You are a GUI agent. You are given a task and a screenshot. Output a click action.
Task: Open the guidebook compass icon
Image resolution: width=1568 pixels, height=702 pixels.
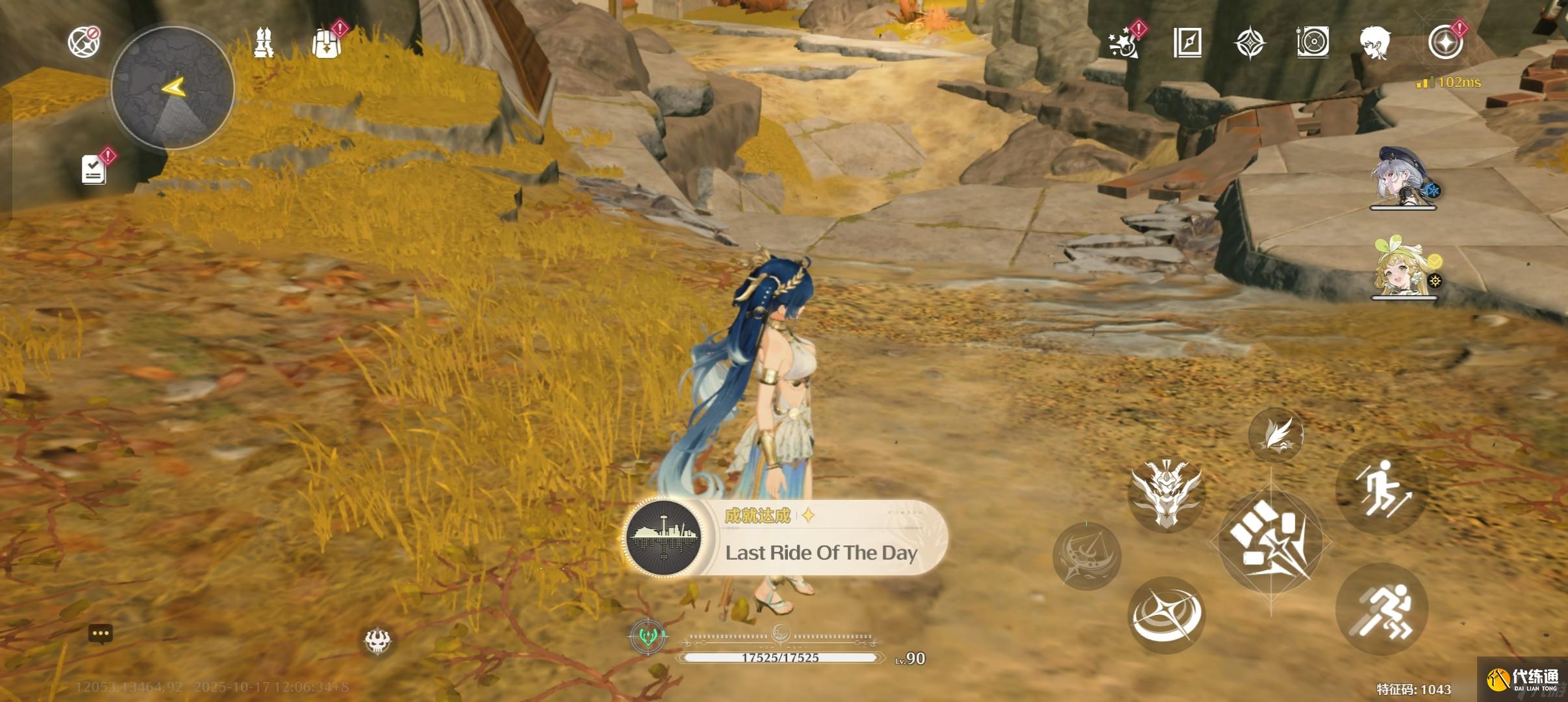click(1187, 43)
